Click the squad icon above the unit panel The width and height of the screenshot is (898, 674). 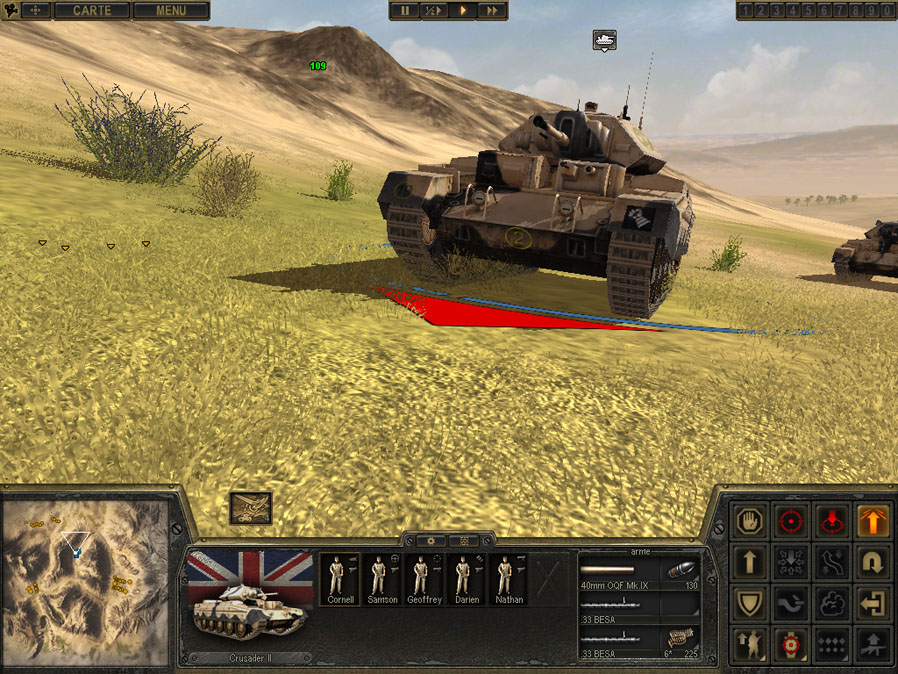pos(250,508)
